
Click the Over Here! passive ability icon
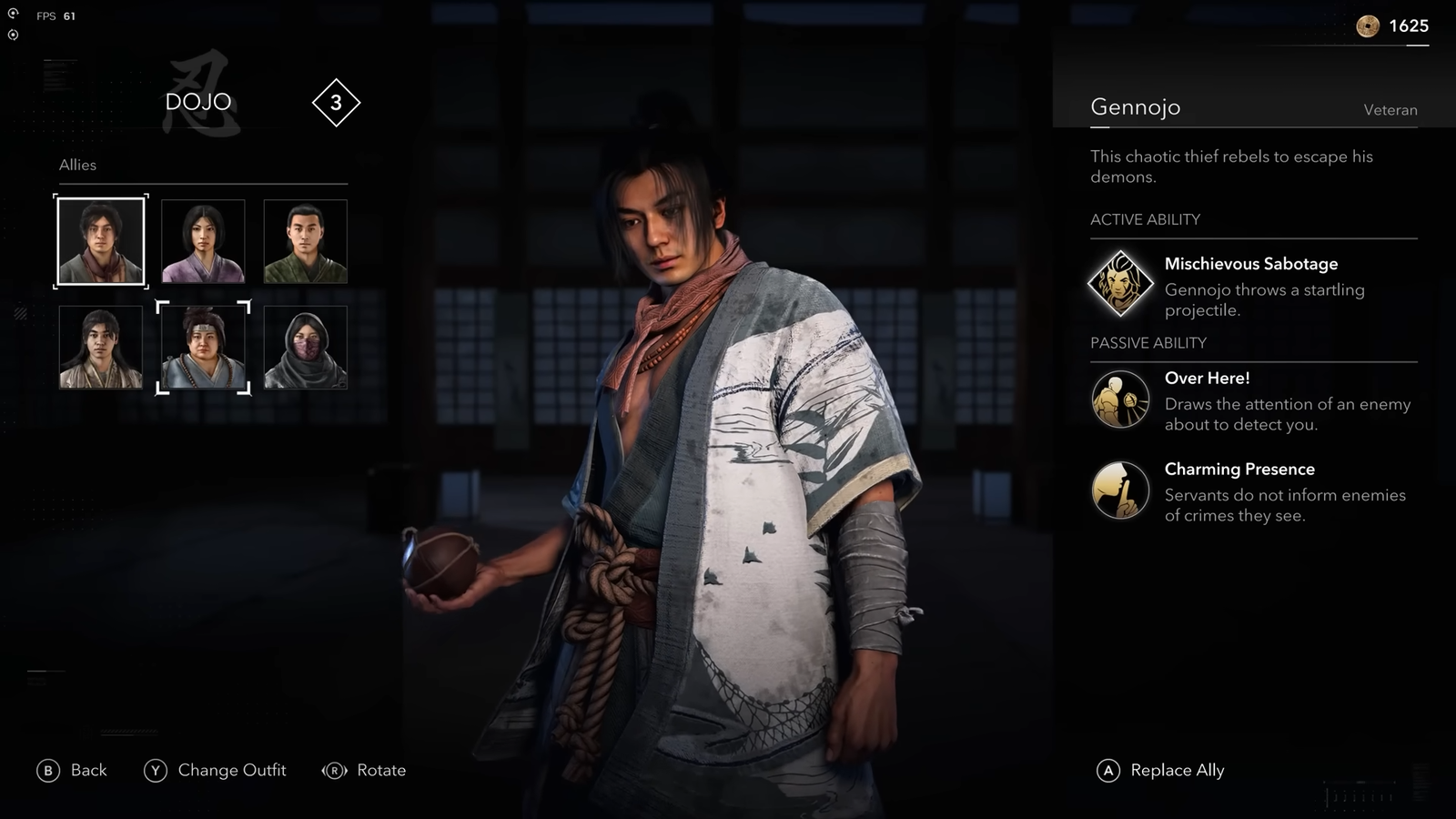tap(1121, 400)
